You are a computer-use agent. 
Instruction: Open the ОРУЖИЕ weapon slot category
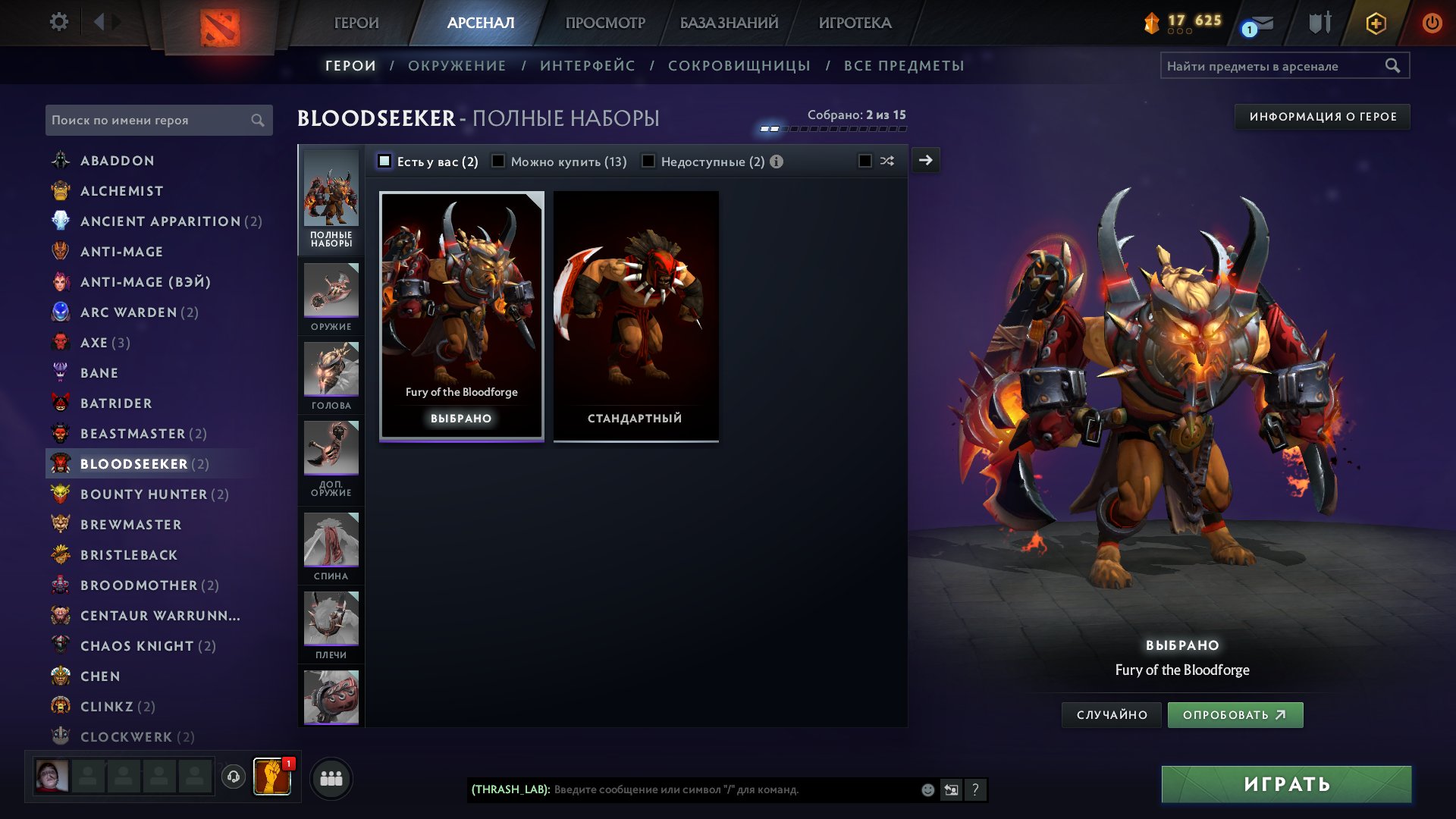331,297
